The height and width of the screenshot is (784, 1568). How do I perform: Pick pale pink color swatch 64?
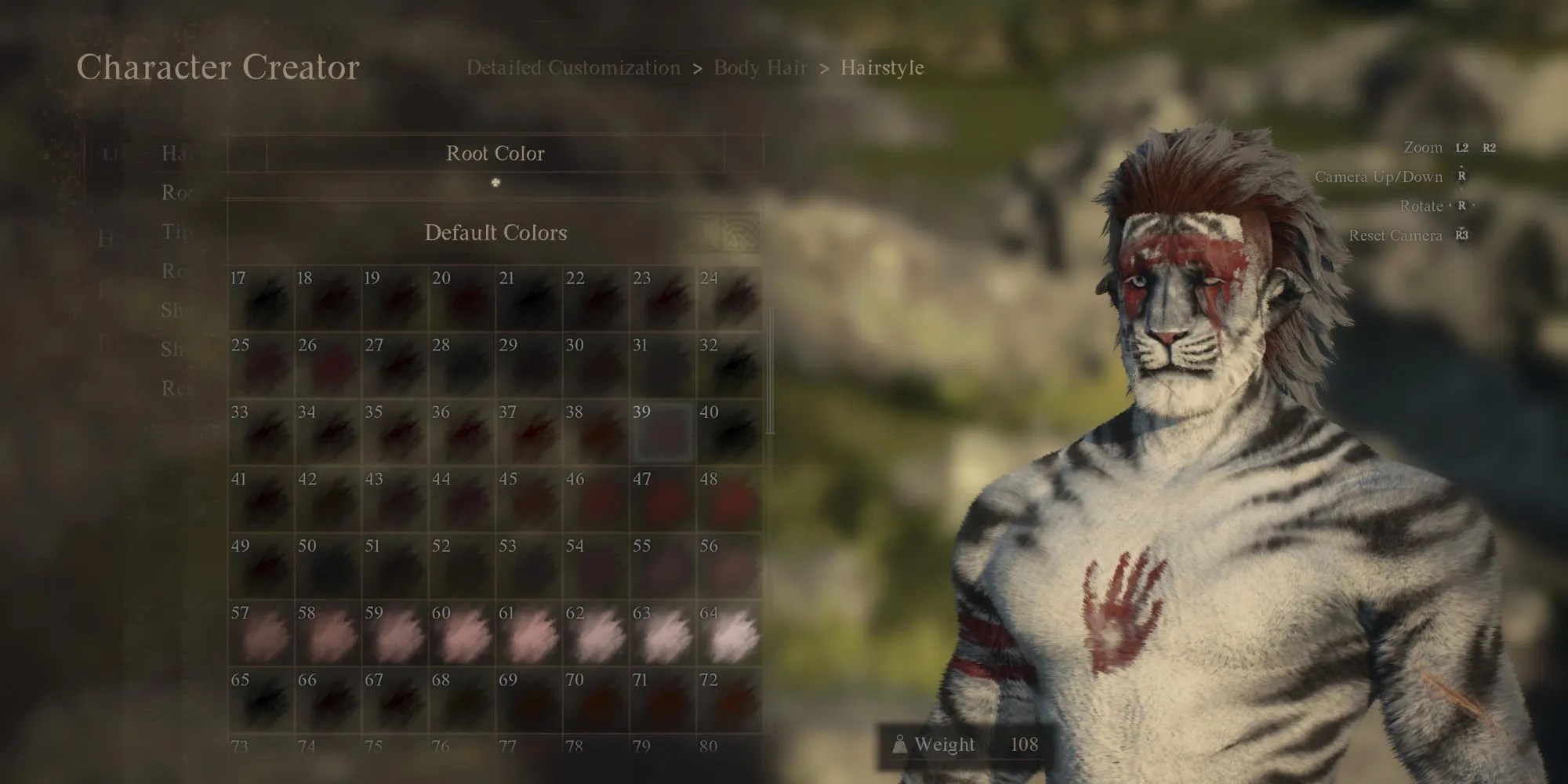pos(728,633)
